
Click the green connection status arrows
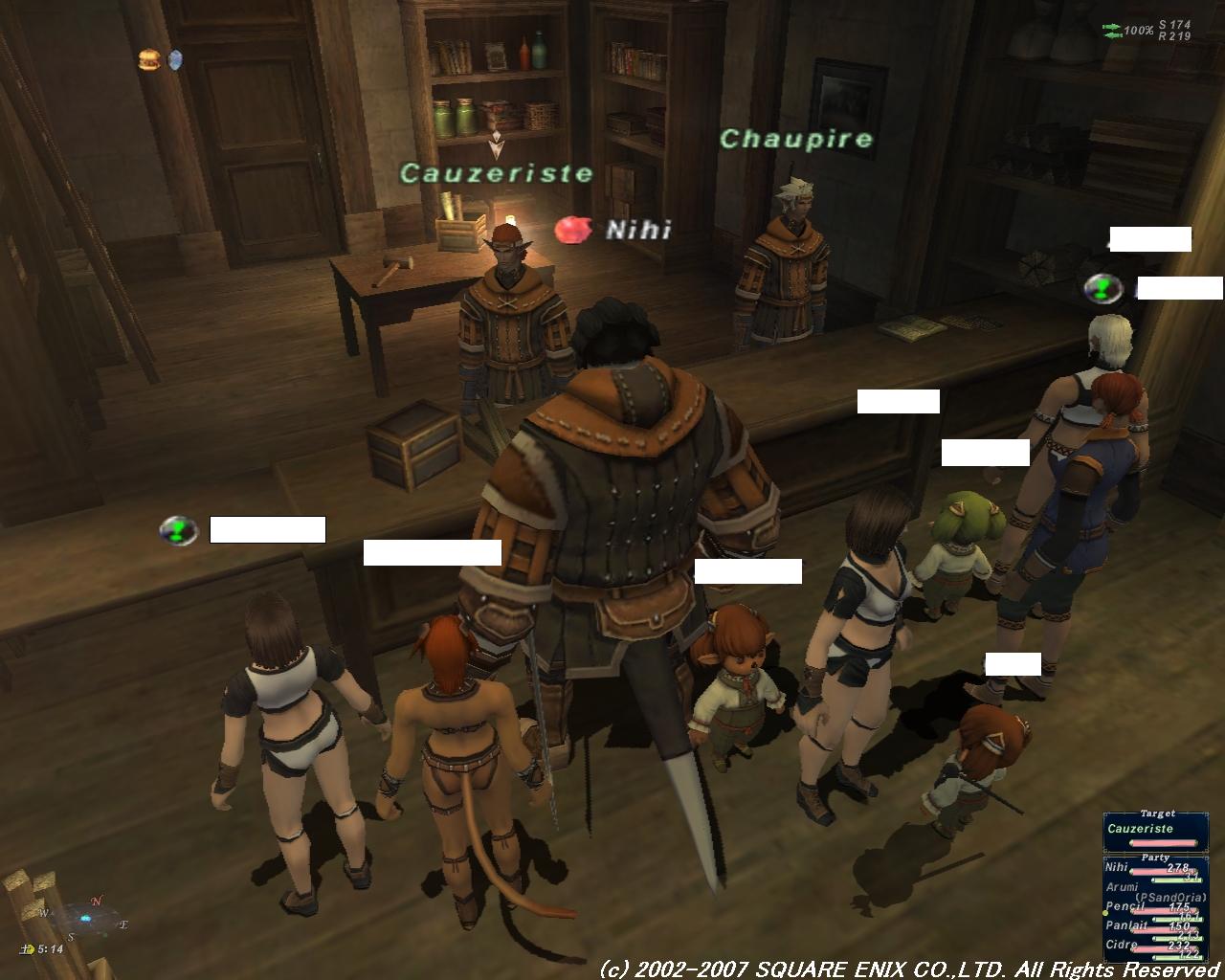[1112, 31]
